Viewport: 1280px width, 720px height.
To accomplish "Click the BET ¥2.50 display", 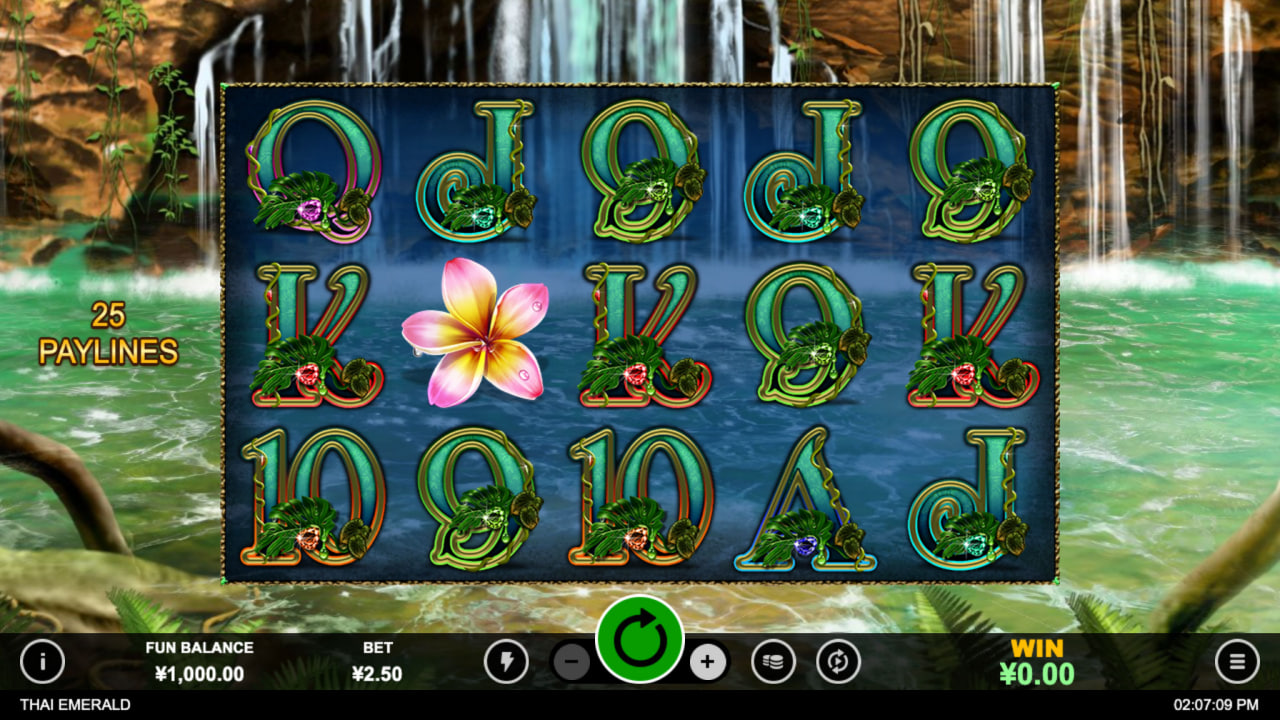I will (375, 662).
